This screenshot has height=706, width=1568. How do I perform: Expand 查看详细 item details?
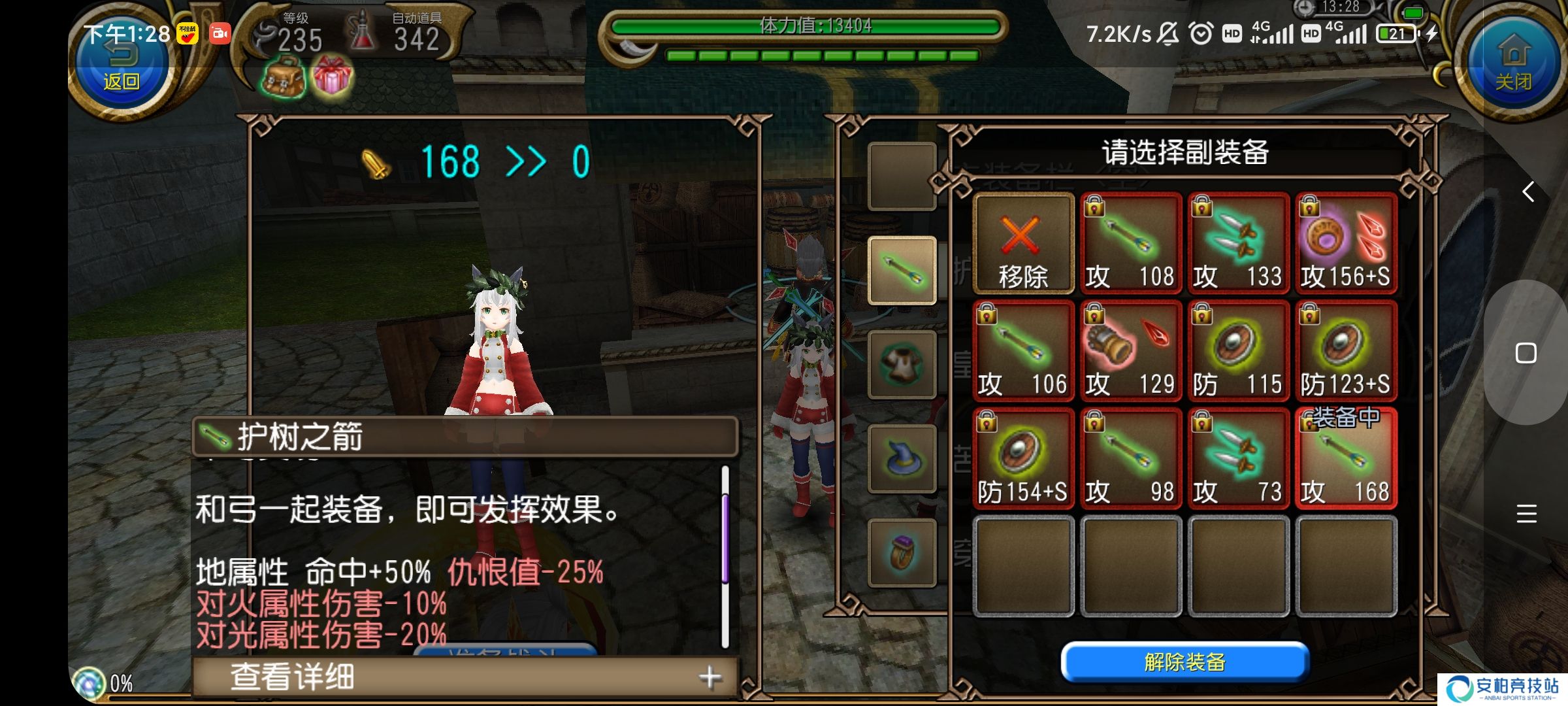465,677
